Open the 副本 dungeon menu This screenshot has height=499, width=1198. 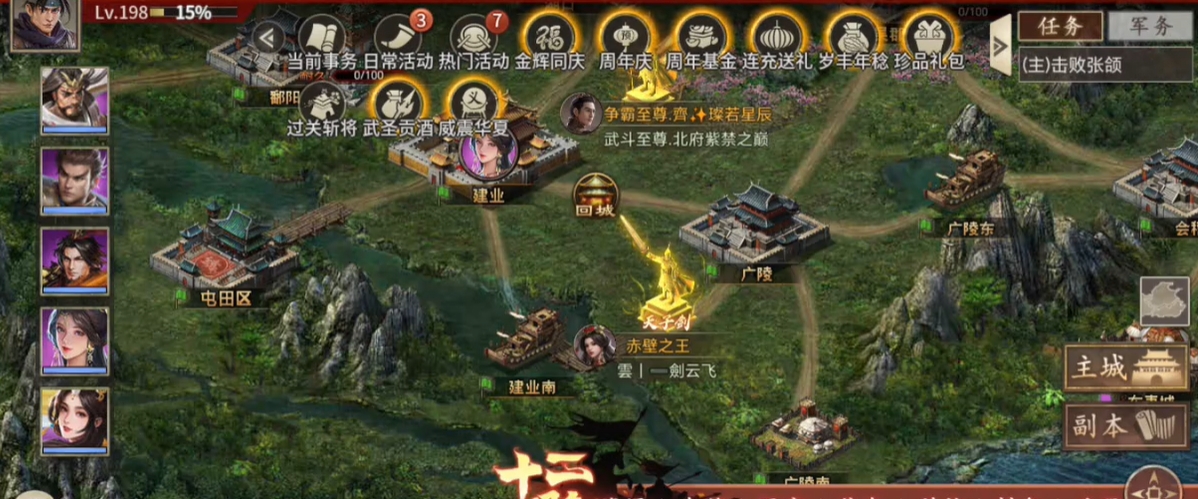[x=1126, y=425]
